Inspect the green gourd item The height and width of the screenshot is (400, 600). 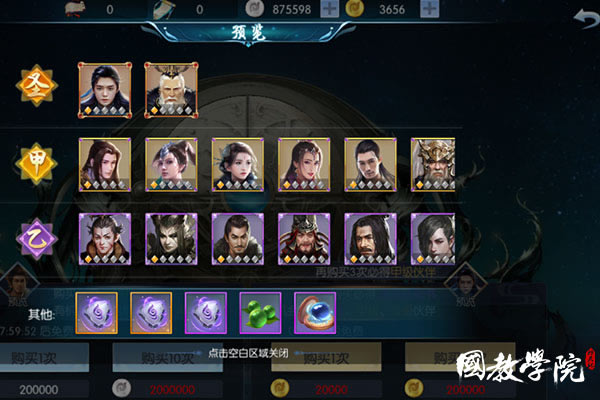(x=260, y=312)
